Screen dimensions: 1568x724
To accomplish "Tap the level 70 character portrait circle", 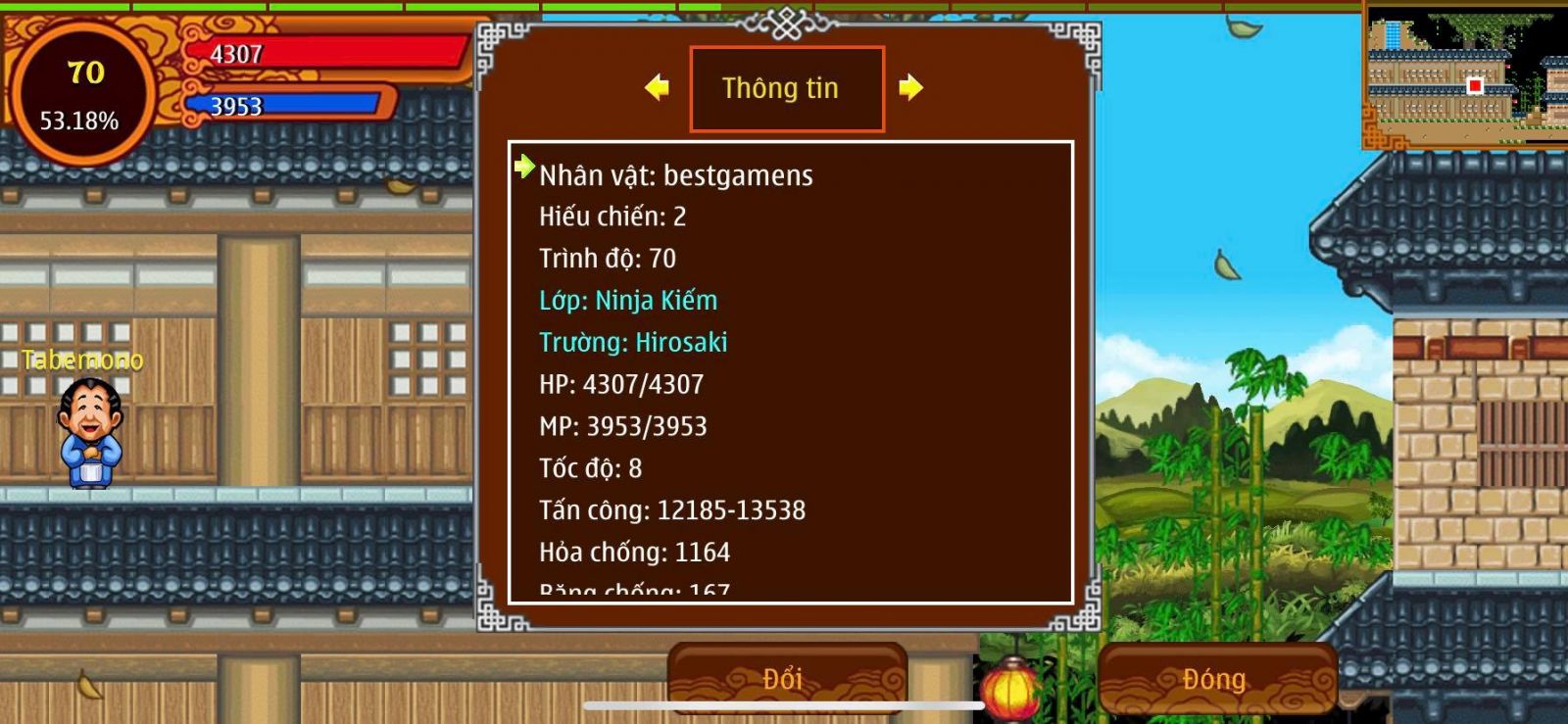I will click(x=84, y=95).
